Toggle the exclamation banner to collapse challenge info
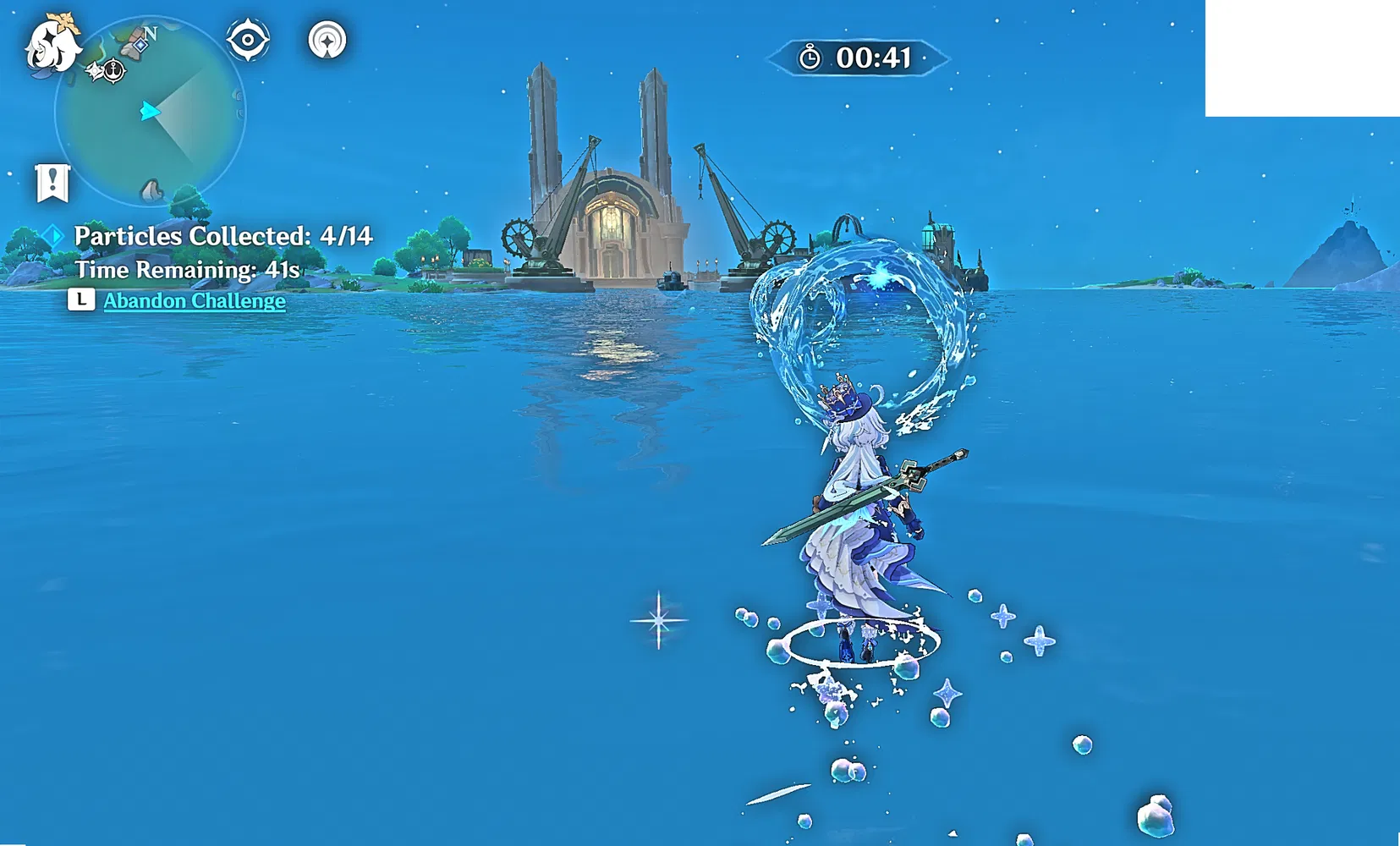1400x846 pixels. 52,181
